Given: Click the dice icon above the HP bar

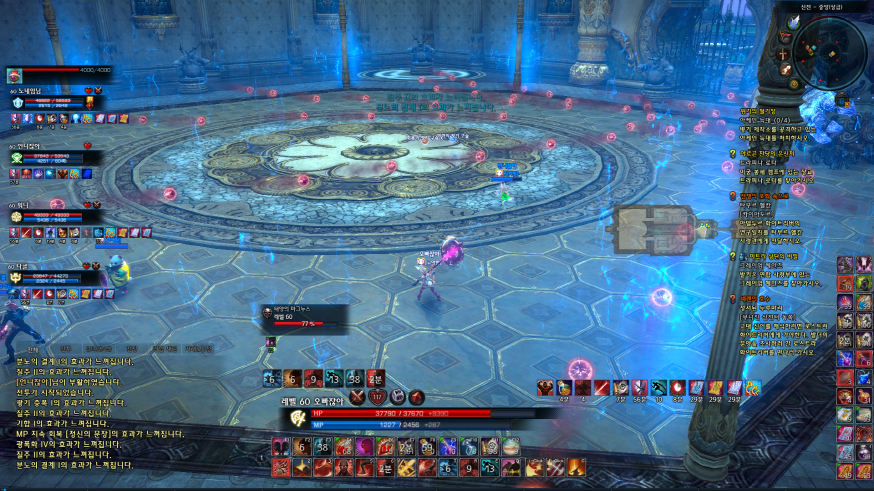Looking at the screenshot, I should click(x=397, y=397).
